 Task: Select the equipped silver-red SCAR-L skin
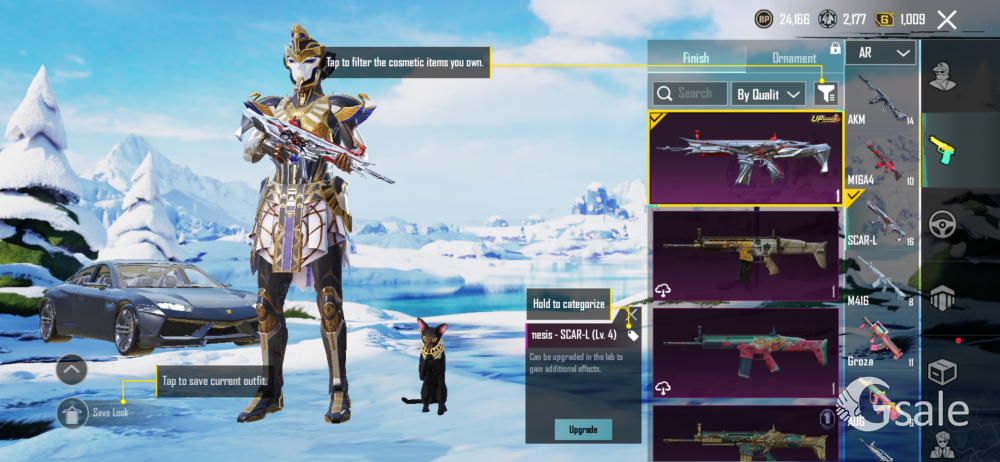745,157
